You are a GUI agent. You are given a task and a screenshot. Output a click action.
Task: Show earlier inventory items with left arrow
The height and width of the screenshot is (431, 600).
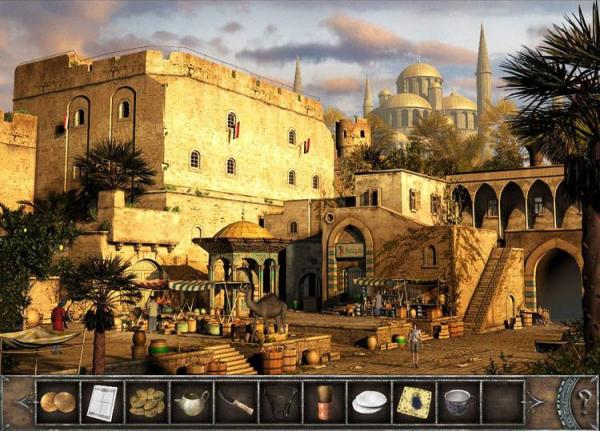point(21,402)
